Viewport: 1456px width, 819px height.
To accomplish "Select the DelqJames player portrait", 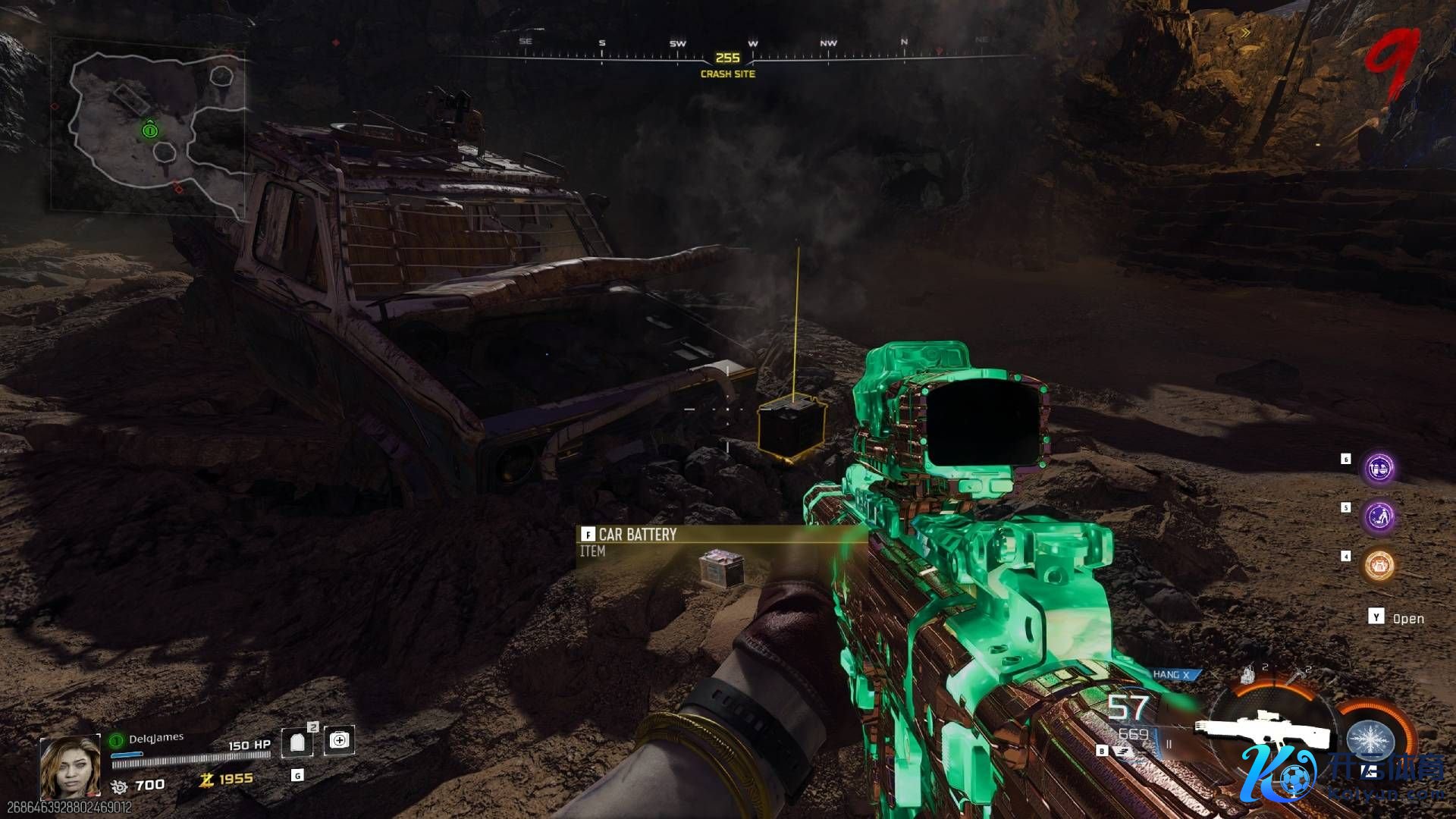I will [70, 767].
